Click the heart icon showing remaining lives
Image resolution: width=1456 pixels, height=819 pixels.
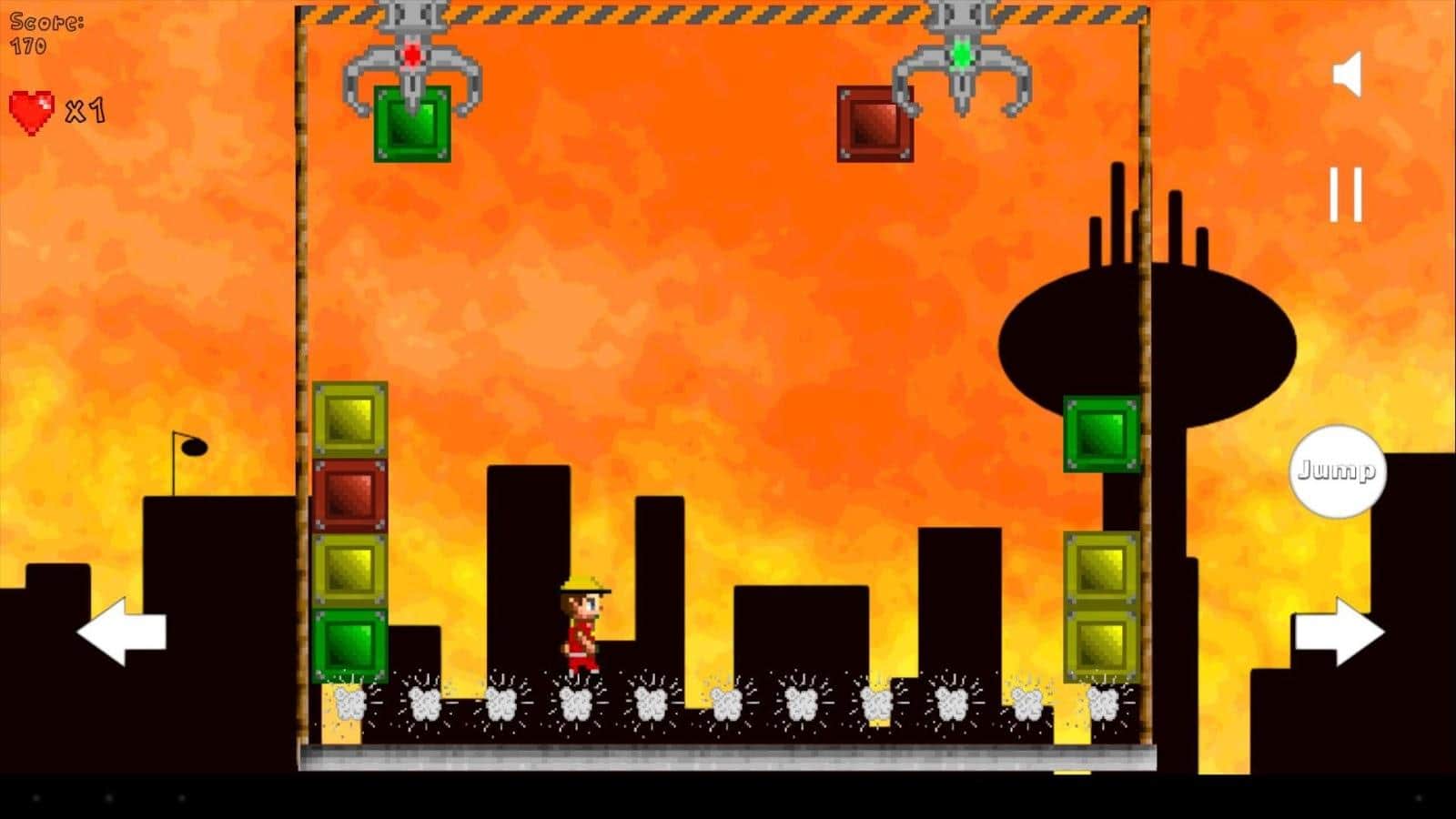click(x=32, y=111)
